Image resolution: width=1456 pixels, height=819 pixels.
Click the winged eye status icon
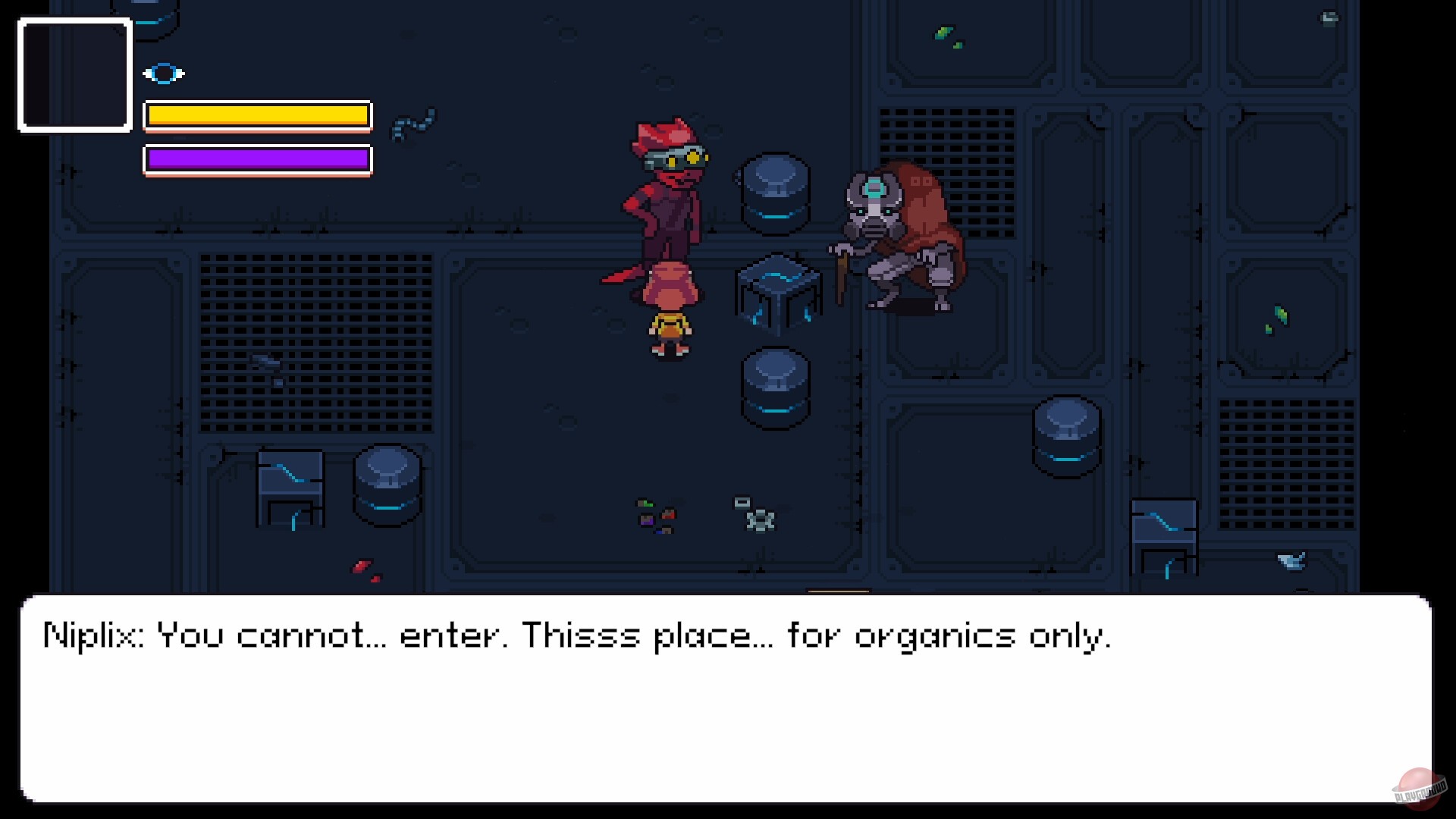tap(164, 73)
